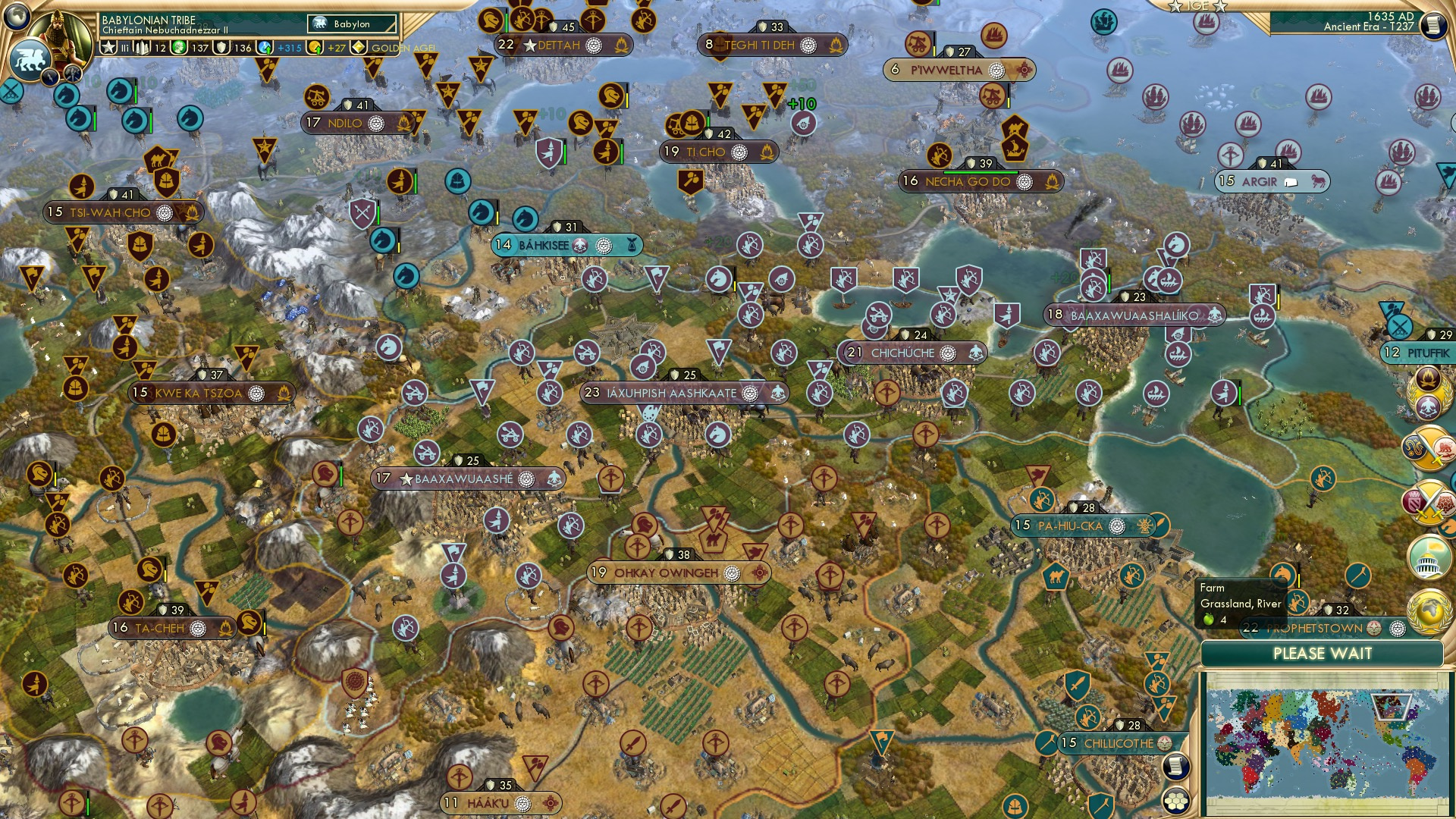
Task: Select the science beaker showing +315
Action: [263, 46]
